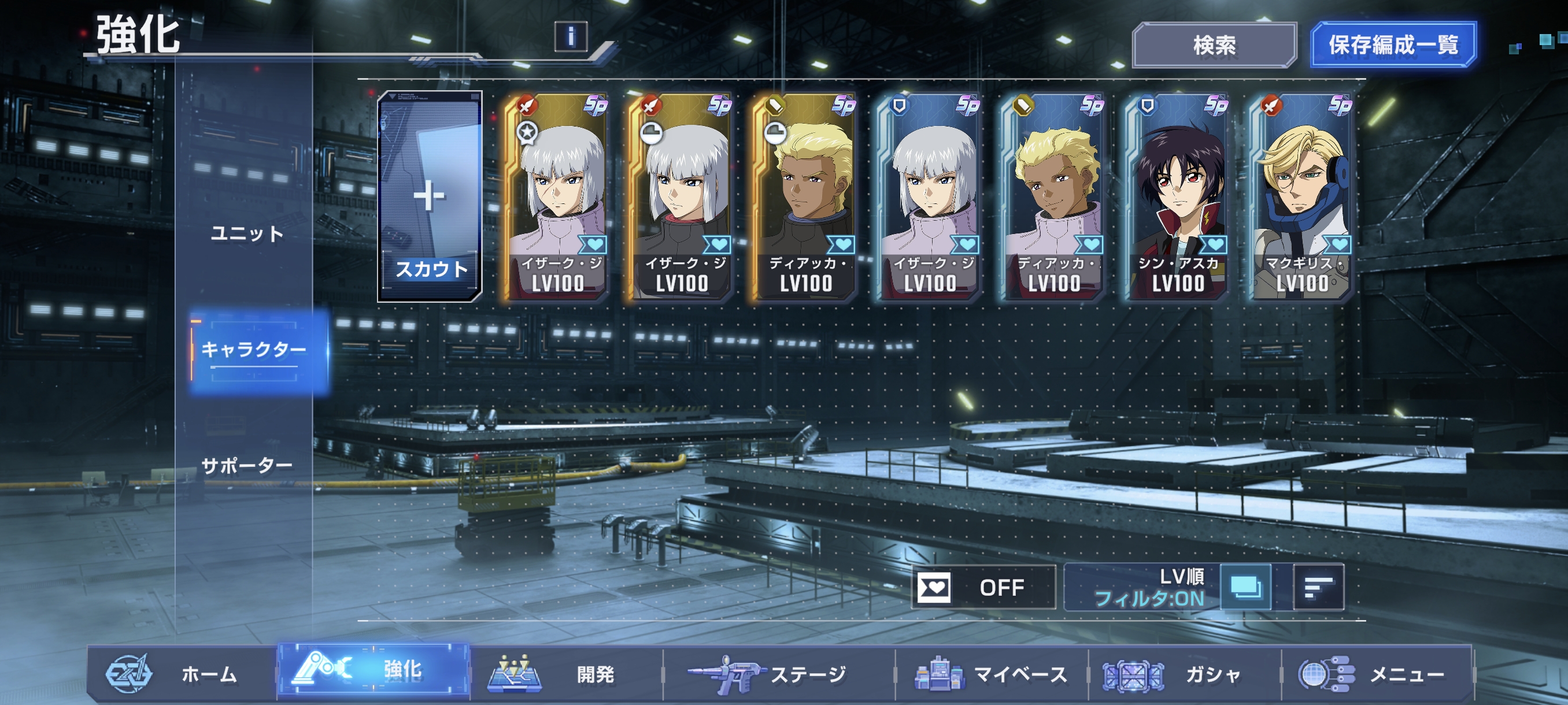Open the メニュー menu button
Viewport: 1568px width, 705px height.
click(1377, 674)
